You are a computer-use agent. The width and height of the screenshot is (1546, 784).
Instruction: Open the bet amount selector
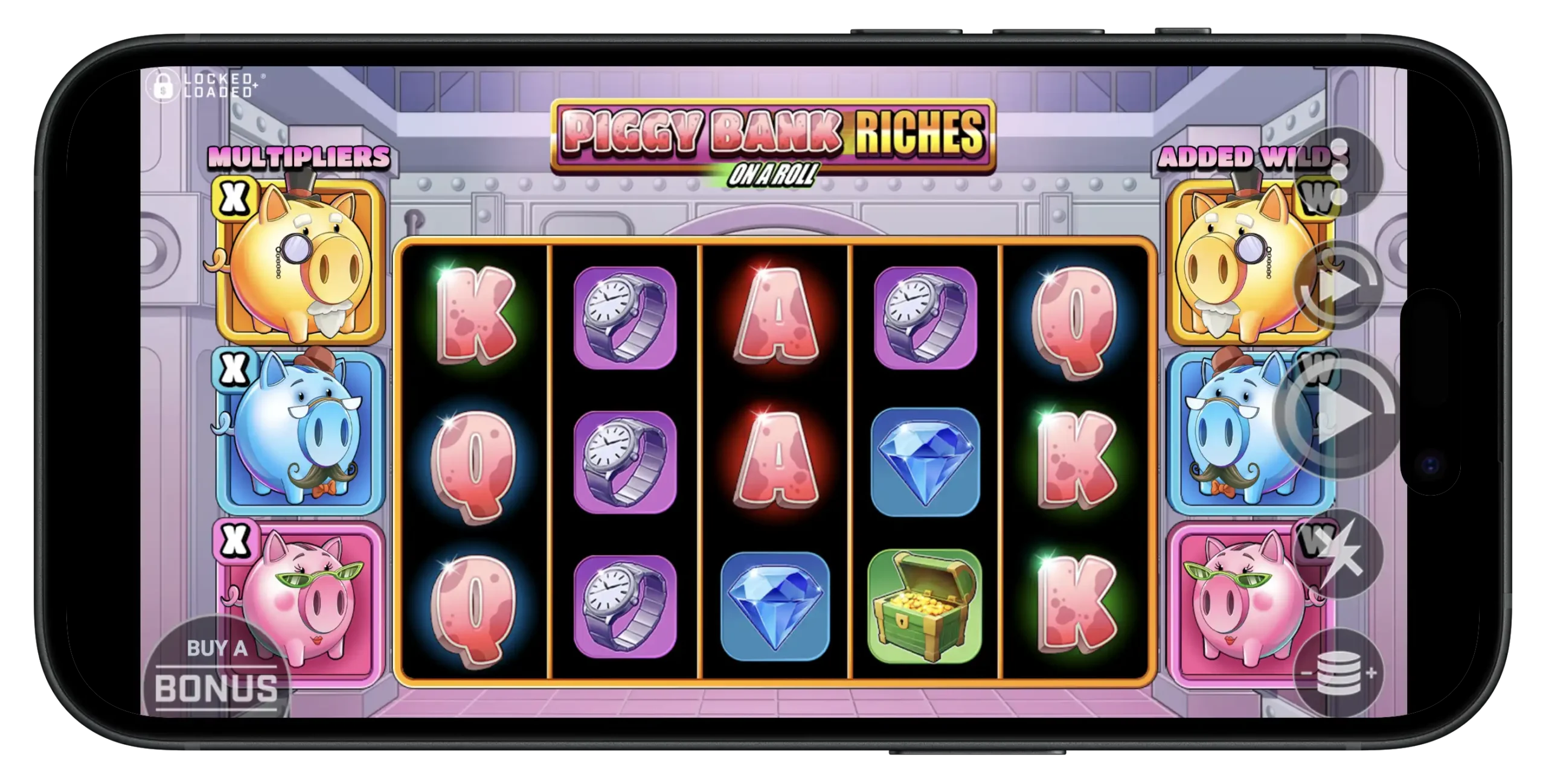click(x=1339, y=674)
